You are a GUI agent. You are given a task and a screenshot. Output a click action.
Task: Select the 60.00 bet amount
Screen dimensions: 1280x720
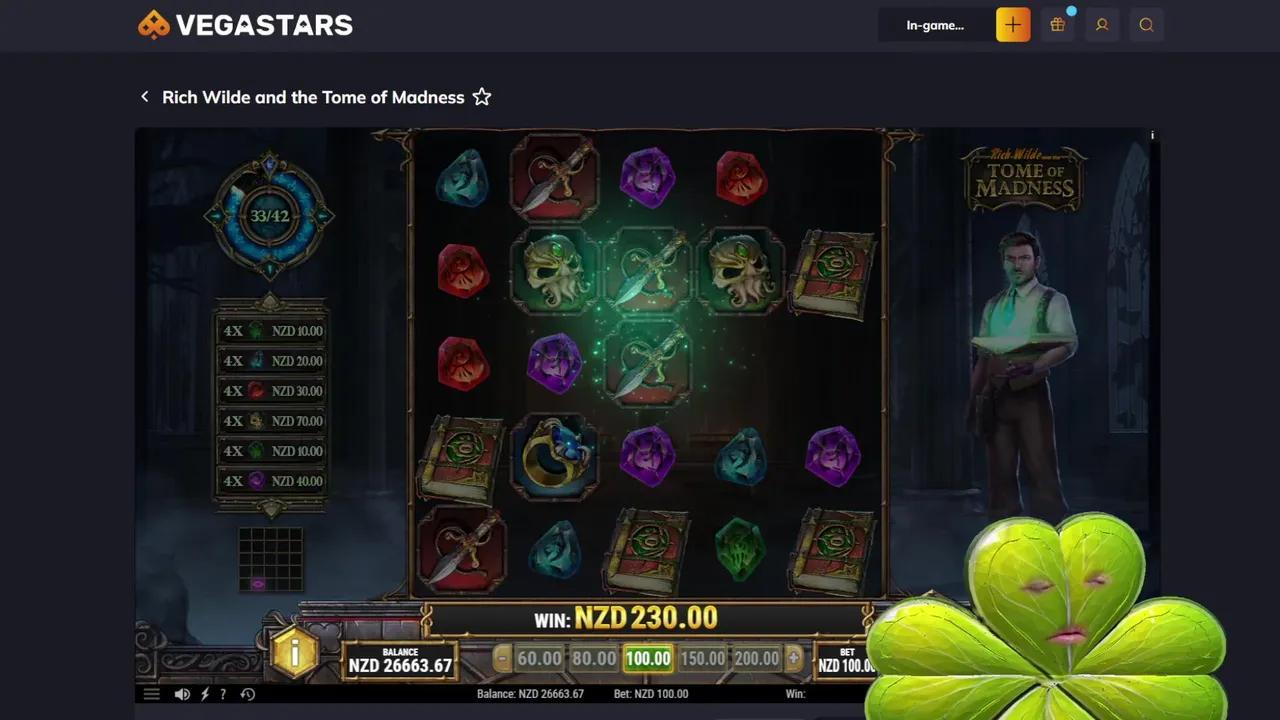coord(539,658)
